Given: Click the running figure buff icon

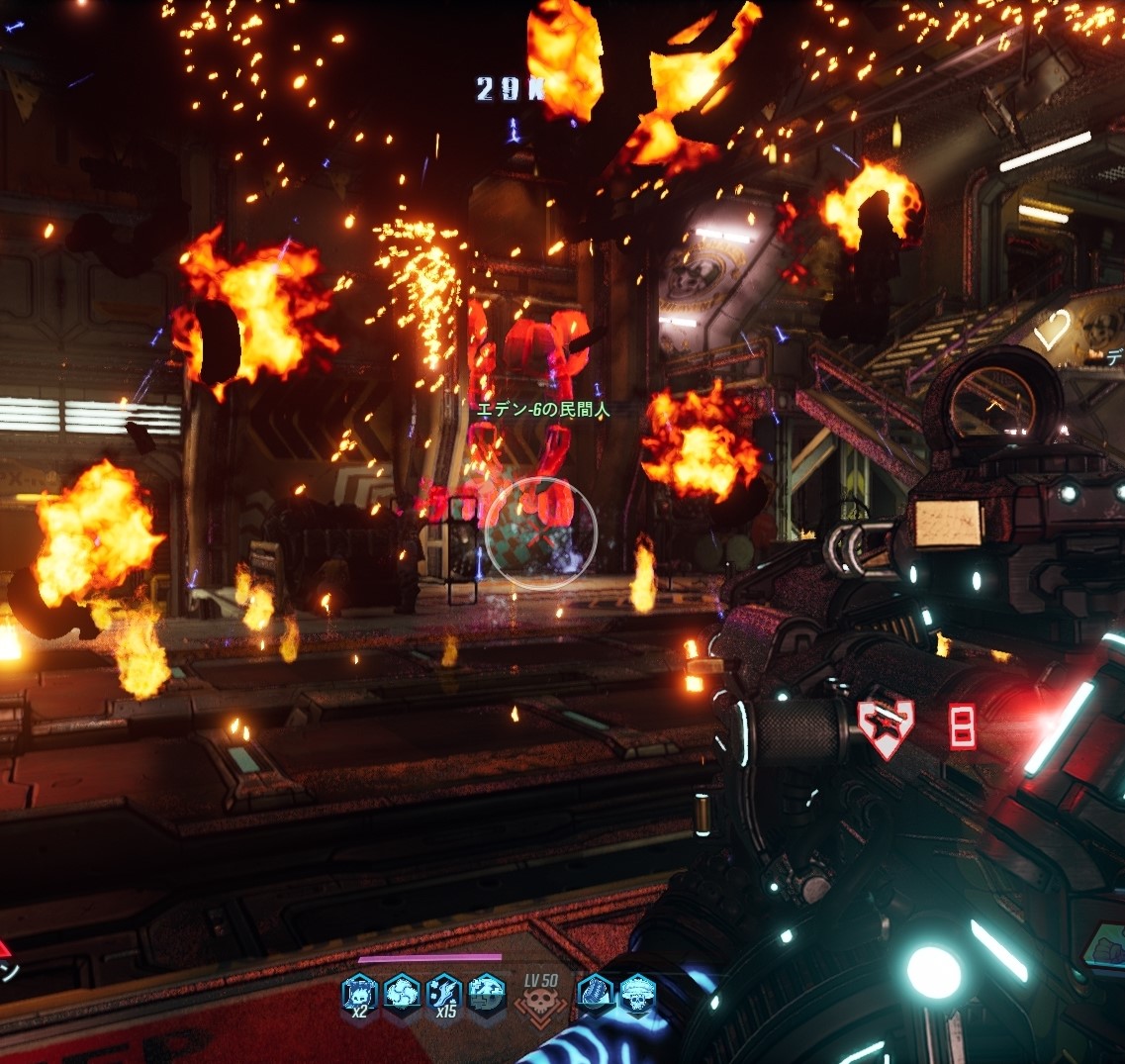Looking at the screenshot, I should [x=487, y=993].
